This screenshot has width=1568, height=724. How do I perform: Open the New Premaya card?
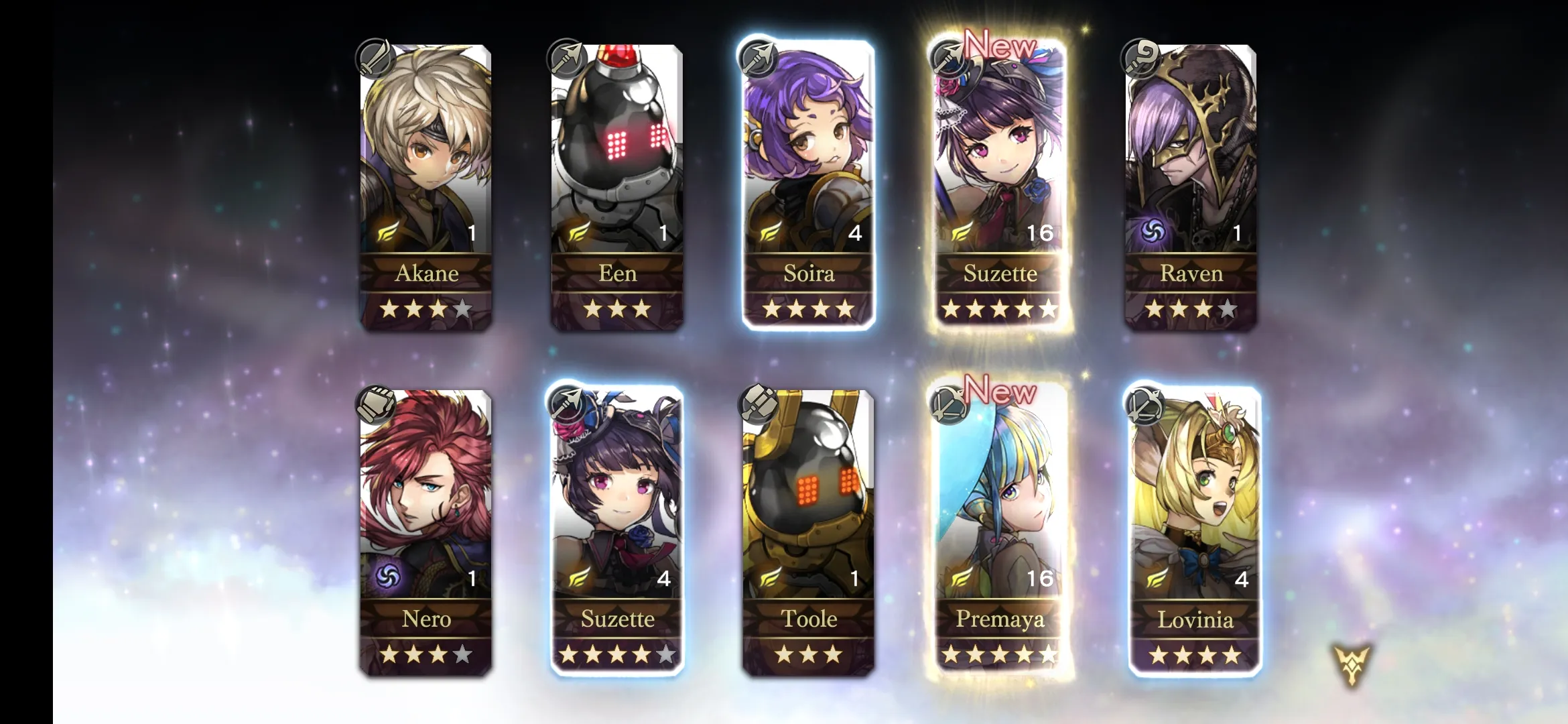coord(999,532)
